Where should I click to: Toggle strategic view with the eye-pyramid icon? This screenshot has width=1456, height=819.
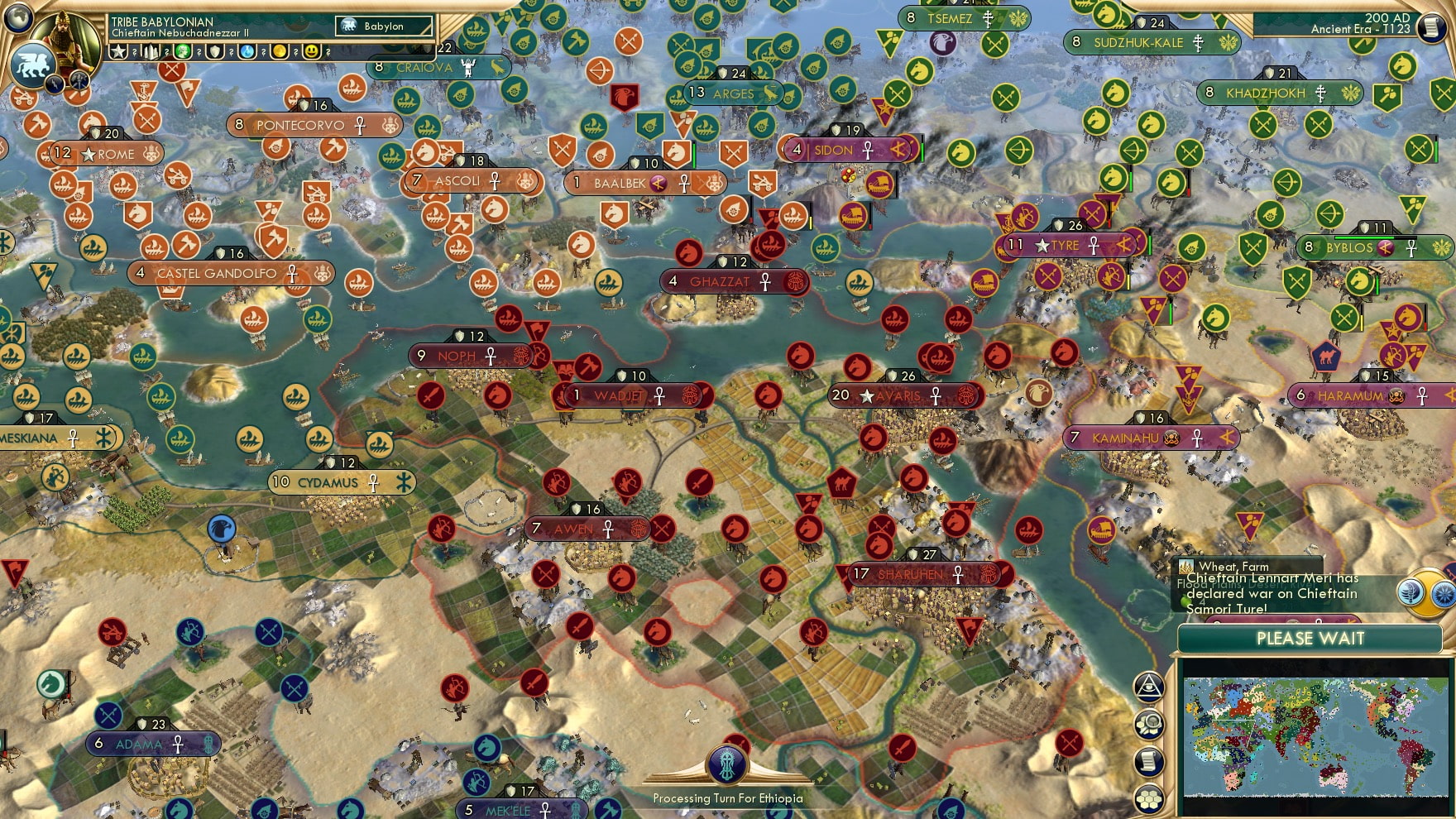pos(1150,687)
